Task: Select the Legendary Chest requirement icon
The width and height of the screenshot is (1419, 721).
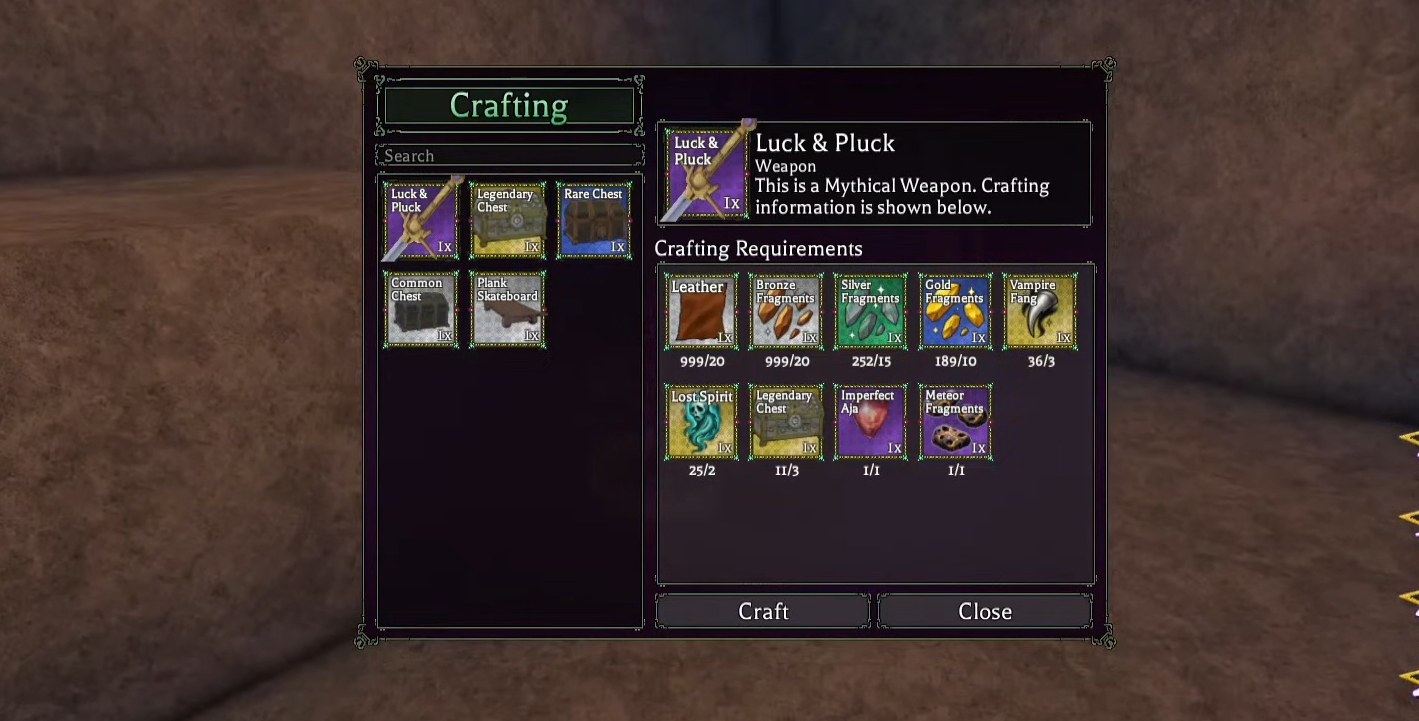Action: 785,420
